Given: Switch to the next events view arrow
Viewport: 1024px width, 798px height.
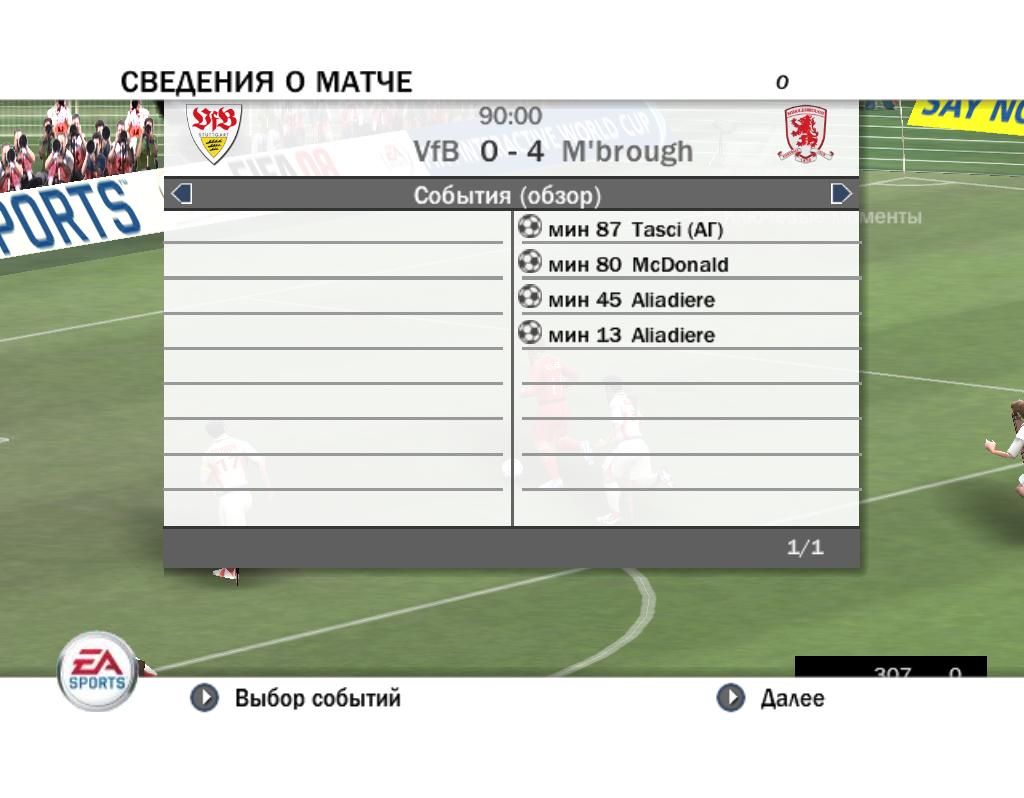Looking at the screenshot, I should [841, 194].
